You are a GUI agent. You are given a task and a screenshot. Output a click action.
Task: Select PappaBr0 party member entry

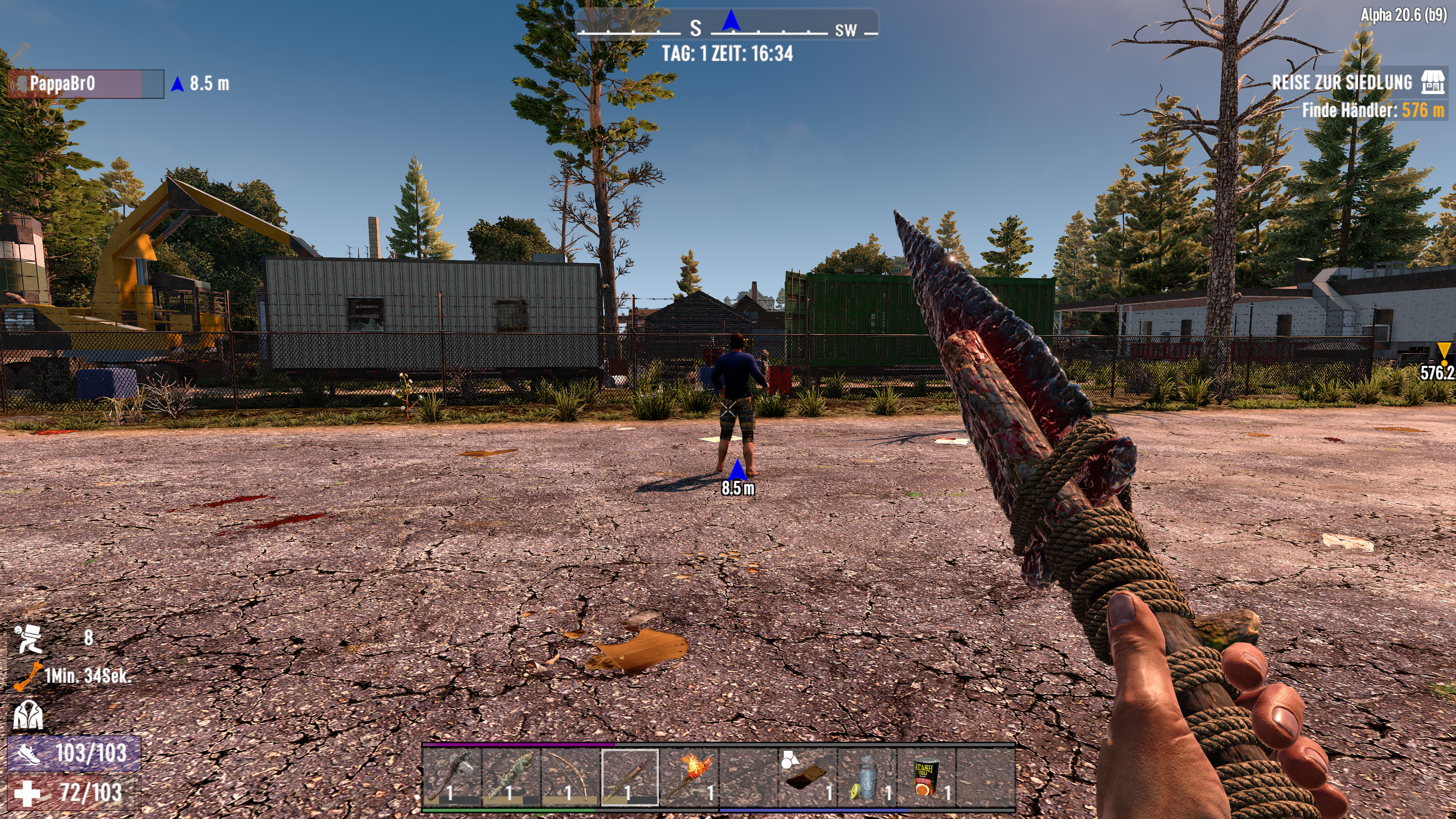coord(85,84)
